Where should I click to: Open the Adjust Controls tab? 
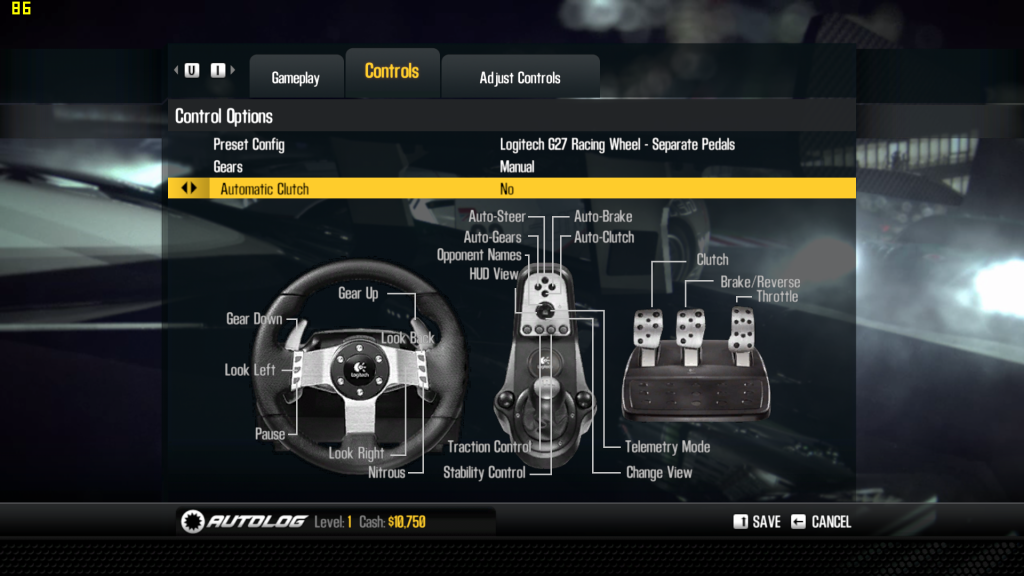pos(520,78)
